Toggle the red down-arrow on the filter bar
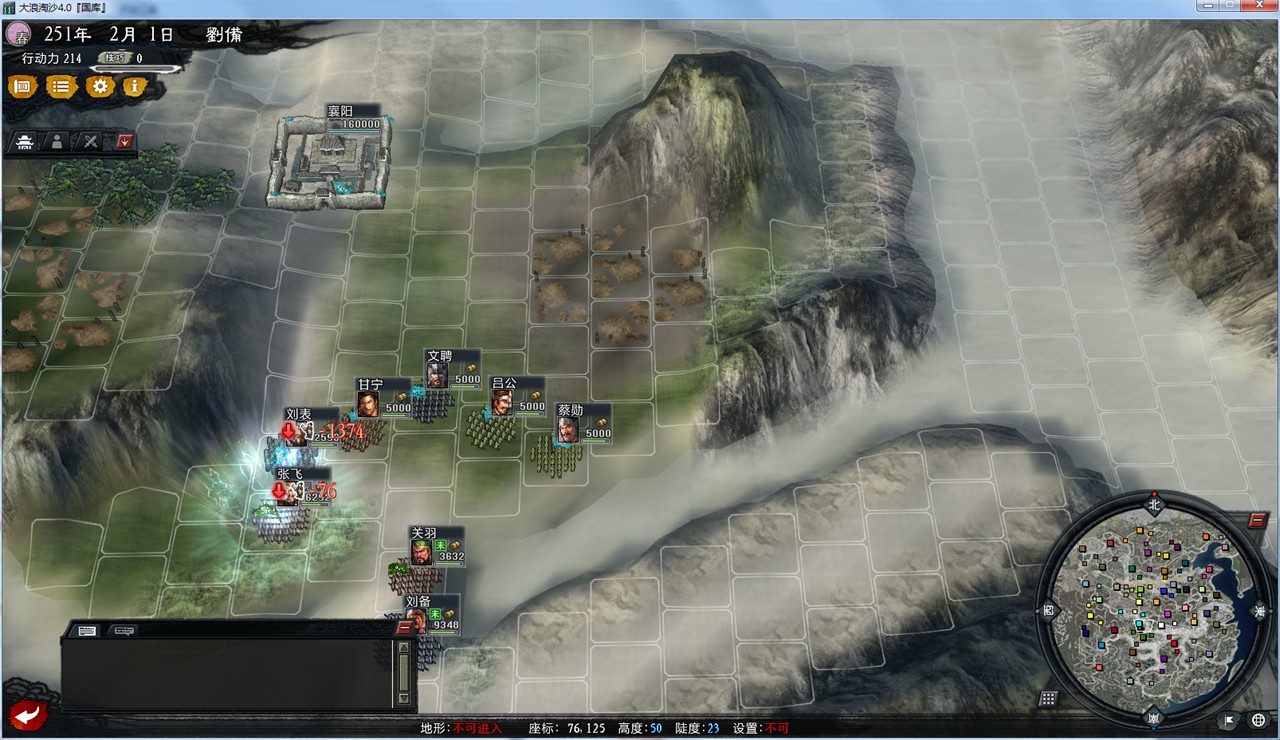 point(123,141)
